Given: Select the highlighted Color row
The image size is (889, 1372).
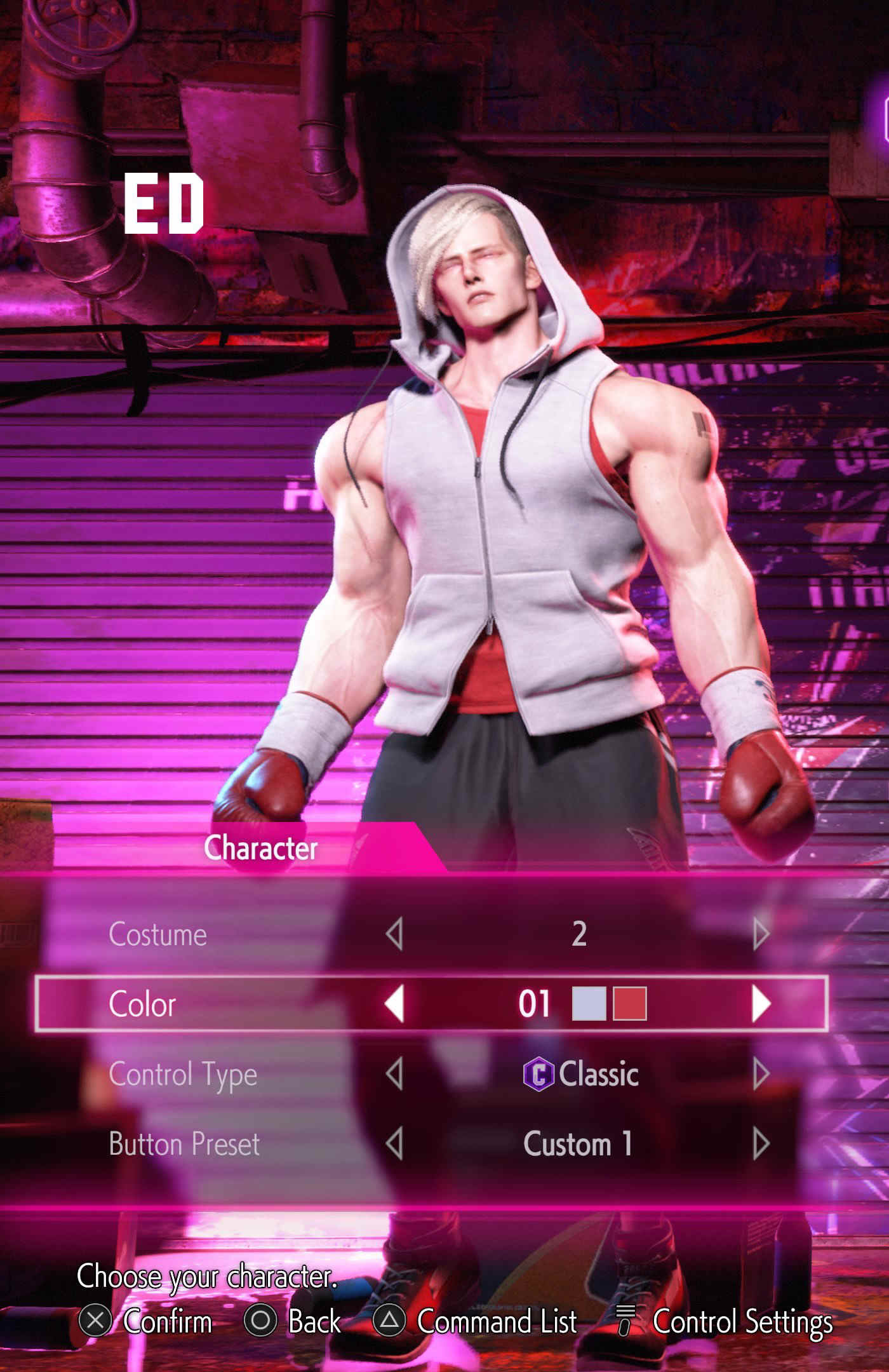Looking at the screenshot, I should point(143,1004).
